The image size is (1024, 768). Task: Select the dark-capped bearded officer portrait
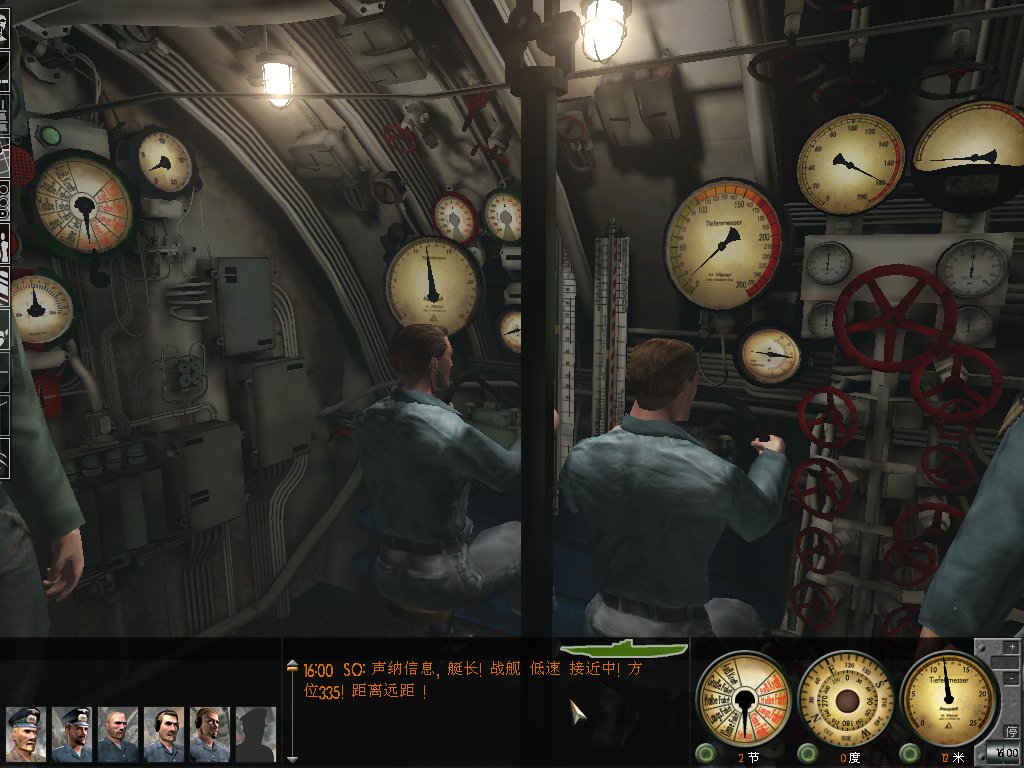point(72,734)
